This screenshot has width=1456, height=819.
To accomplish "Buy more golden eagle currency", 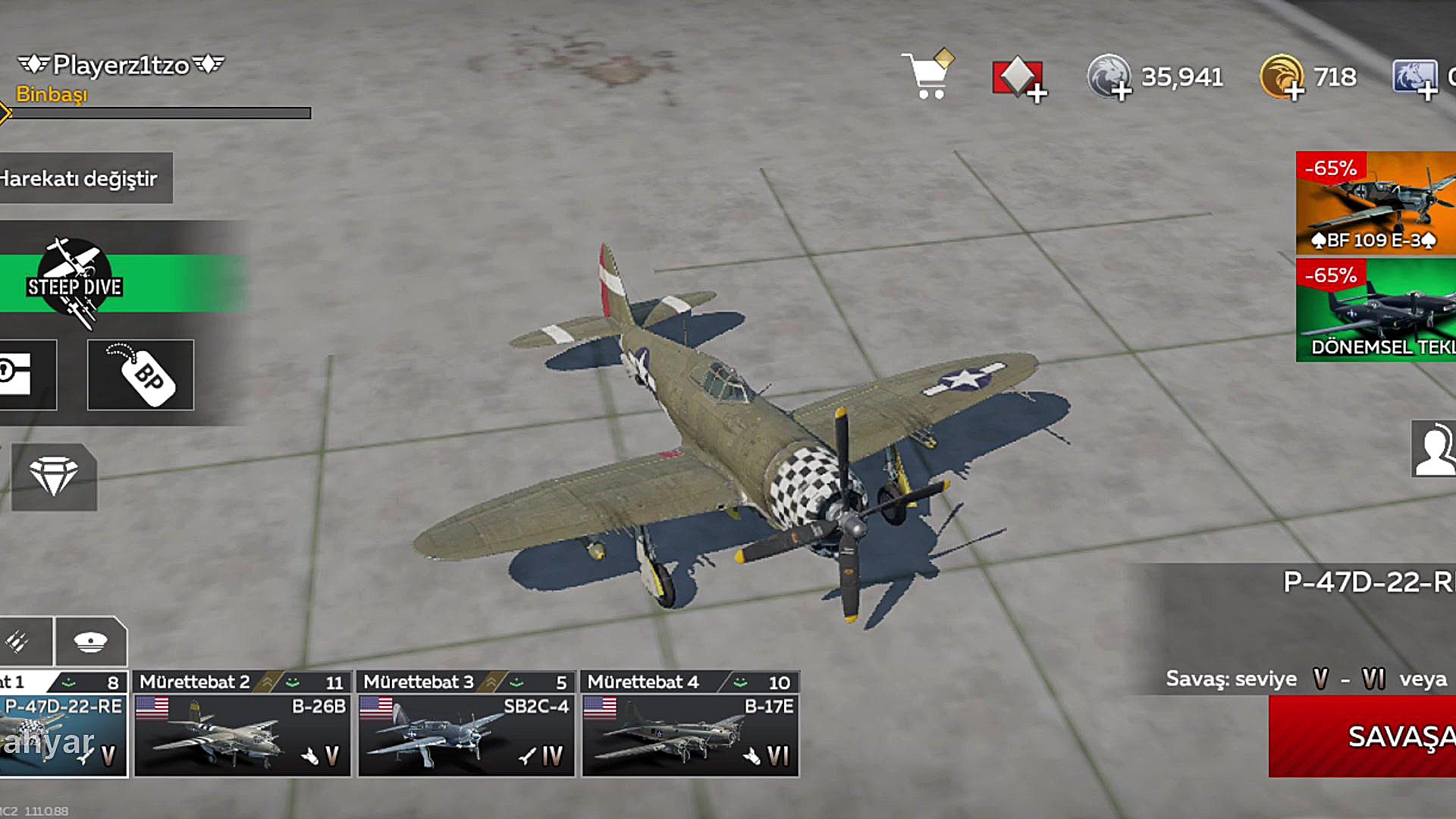I will click(1282, 77).
